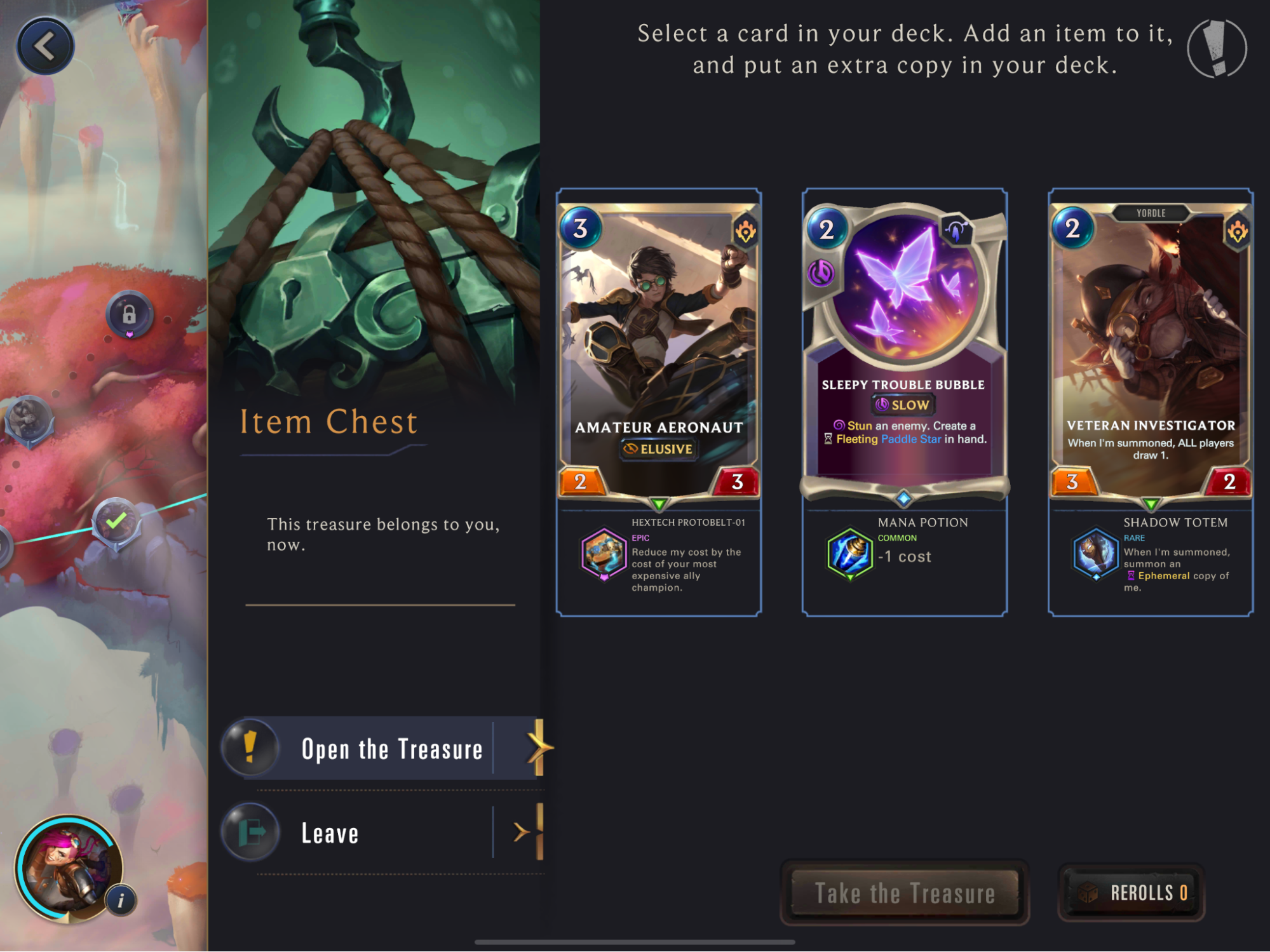Open champion info via the i badge
This screenshot has height=952, width=1270.
pos(121,900)
